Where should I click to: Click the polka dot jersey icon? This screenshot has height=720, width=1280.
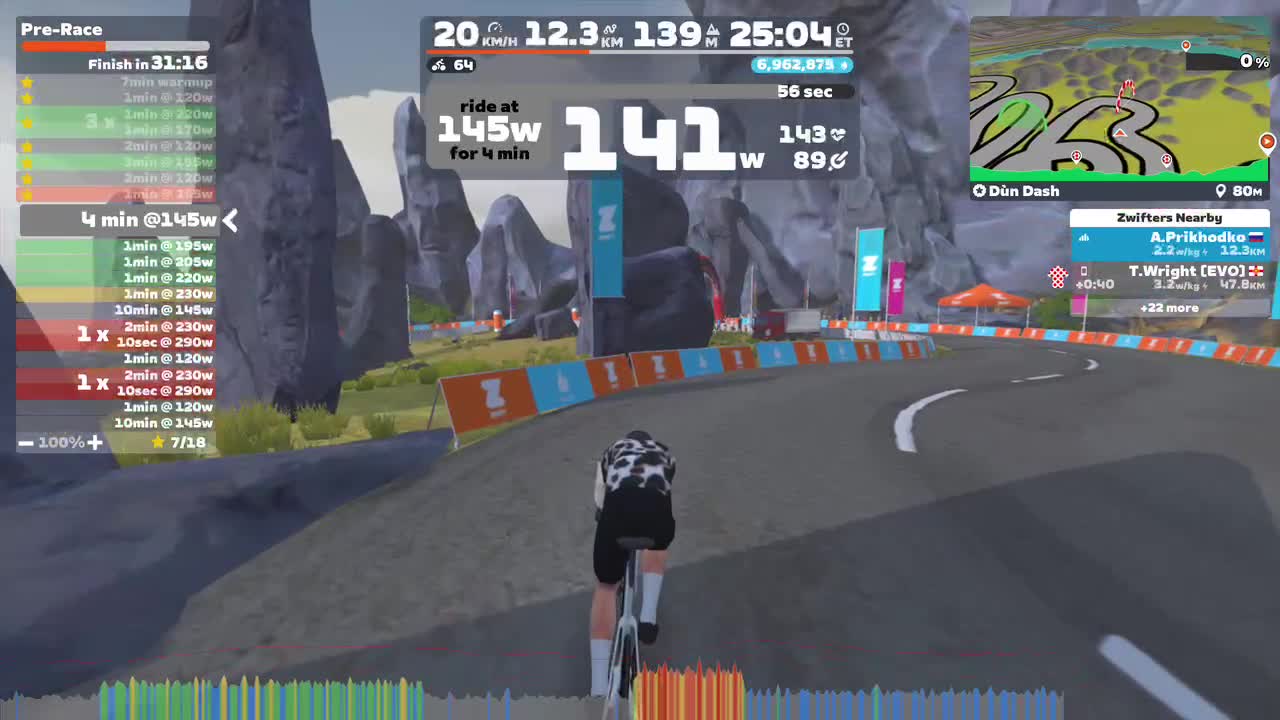(1057, 277)
